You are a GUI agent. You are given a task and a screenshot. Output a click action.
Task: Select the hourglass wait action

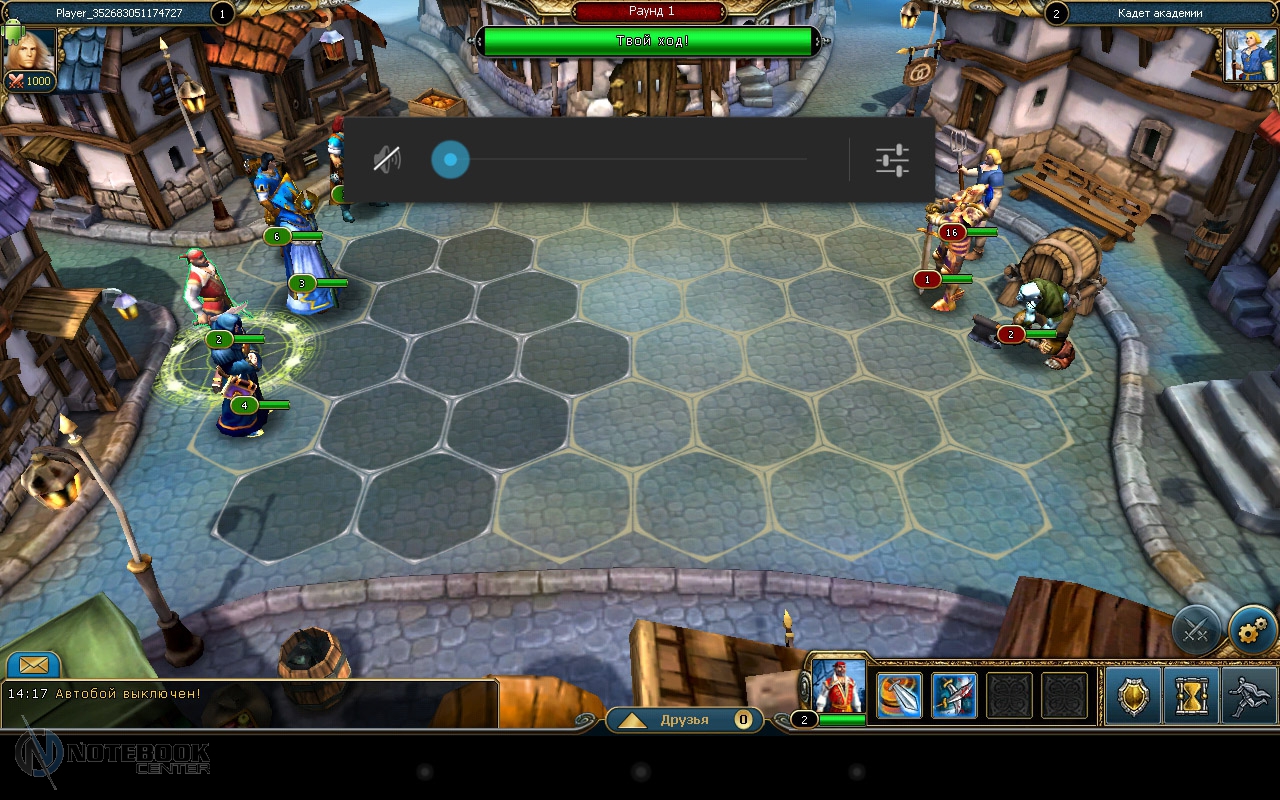(1191, 696)
